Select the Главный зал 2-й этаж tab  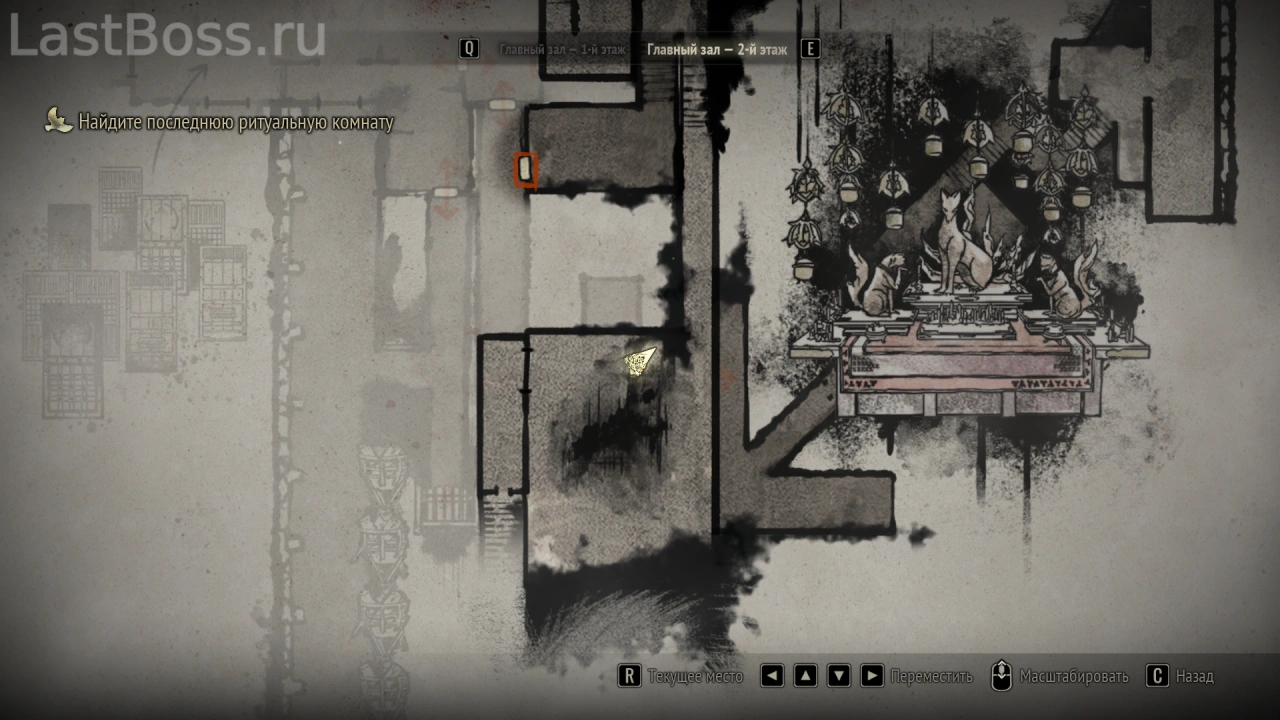coord(716,49)
